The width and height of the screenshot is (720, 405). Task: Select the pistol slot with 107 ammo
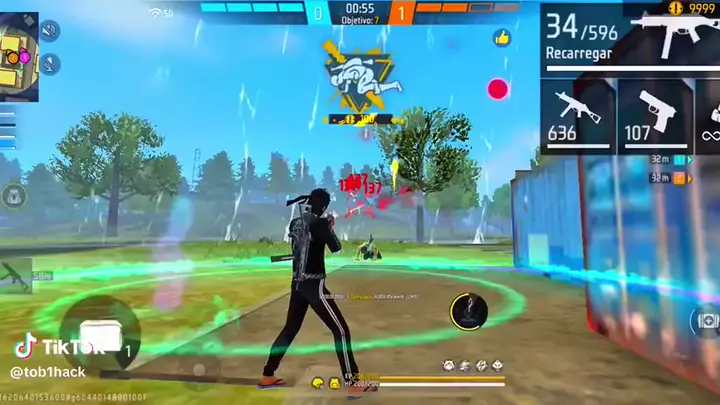(x=652, y=113)
